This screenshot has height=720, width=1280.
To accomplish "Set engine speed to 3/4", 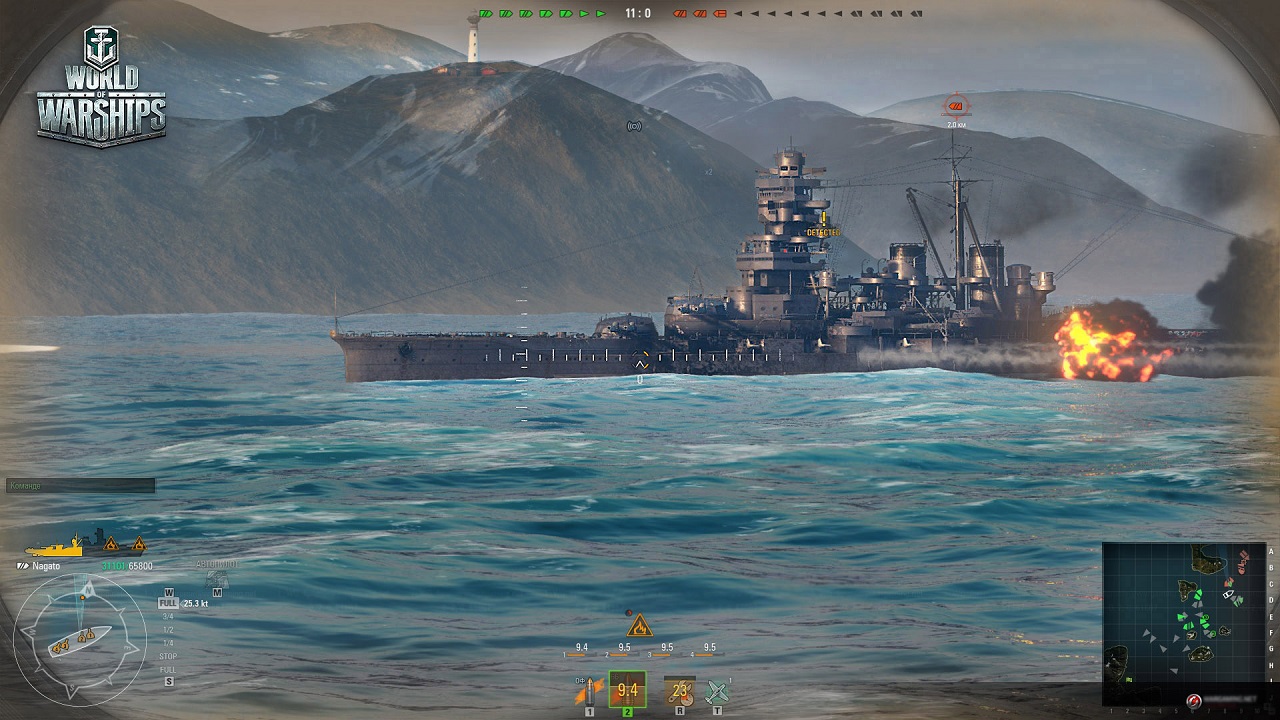I will pyautogui.click(x=168, y=617).
